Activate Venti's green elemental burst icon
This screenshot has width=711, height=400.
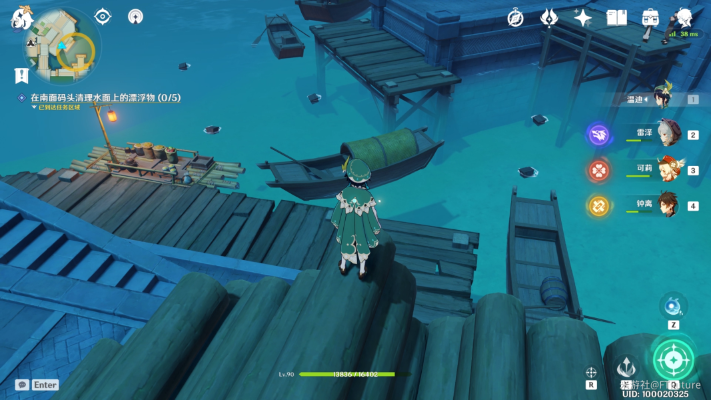pyautogui.click(x=673, y=360)
